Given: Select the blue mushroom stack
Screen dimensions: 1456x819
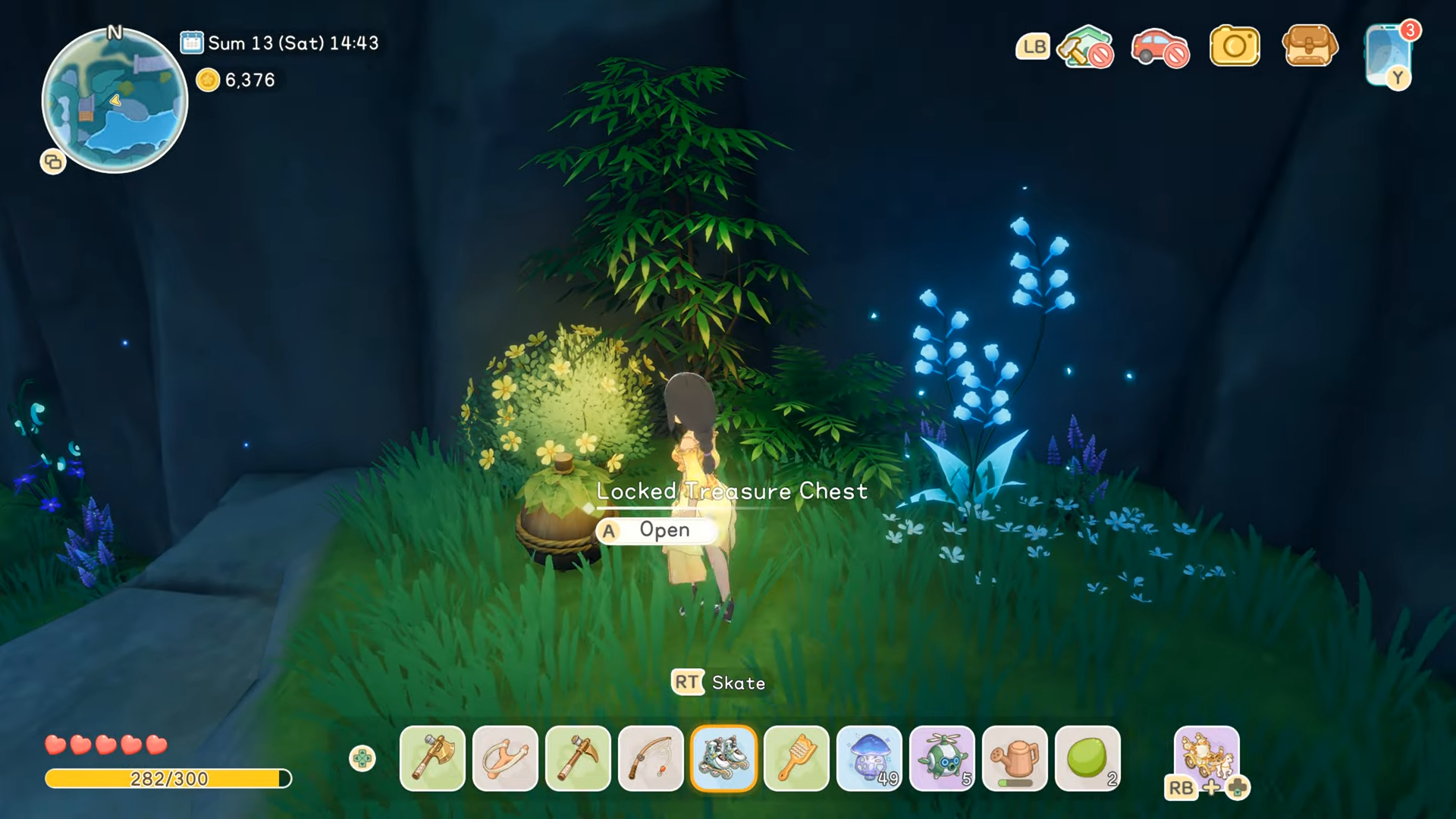Looking at the screenshot, I should pyautogui.click(x=869, y=758).
